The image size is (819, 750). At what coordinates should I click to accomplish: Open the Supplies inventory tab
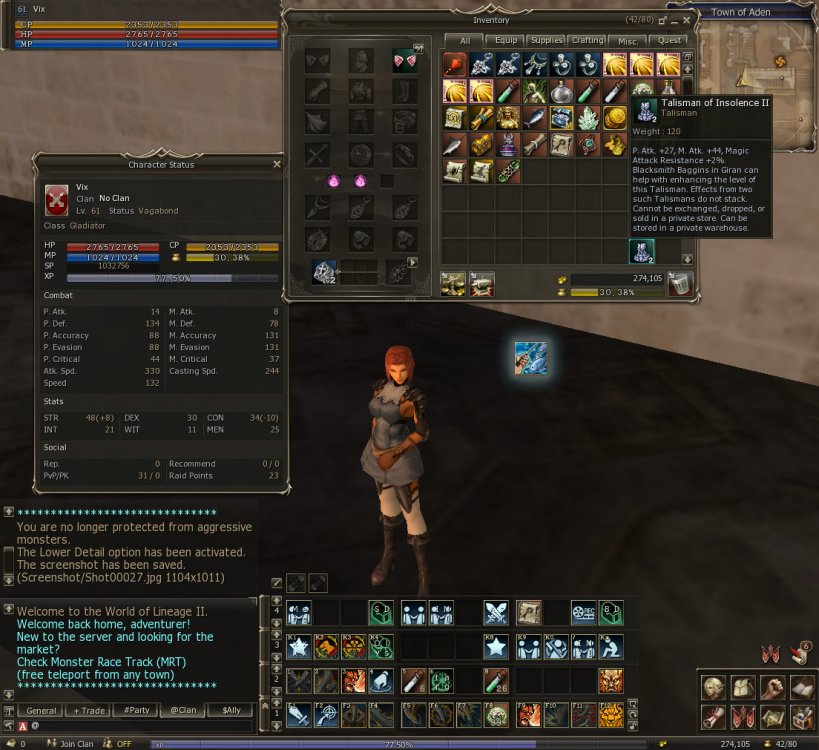[x=546, y=40]
